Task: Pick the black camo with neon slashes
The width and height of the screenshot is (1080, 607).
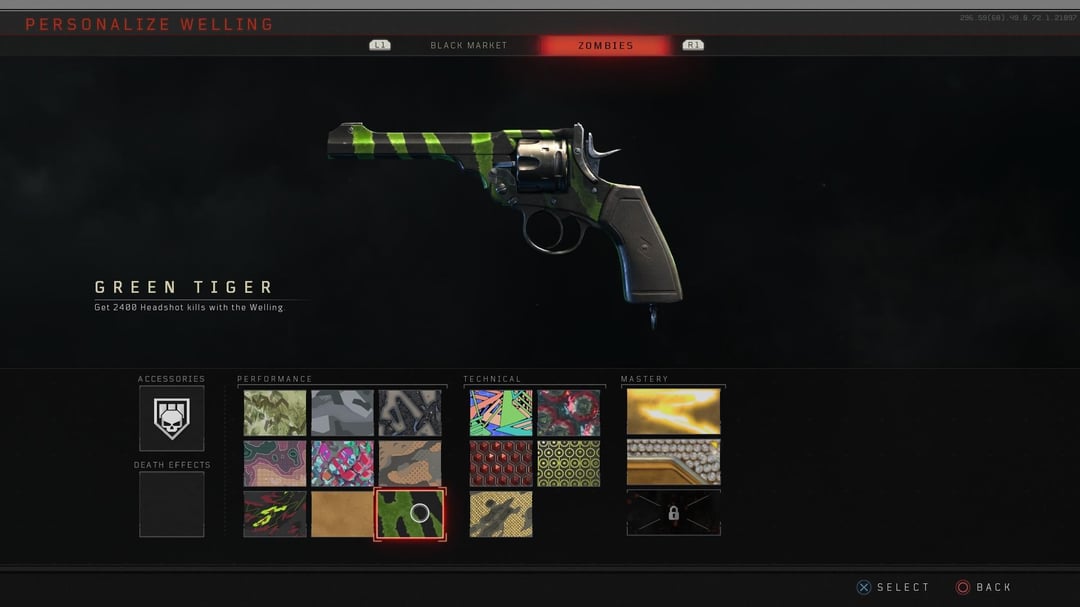Action: 275,514
